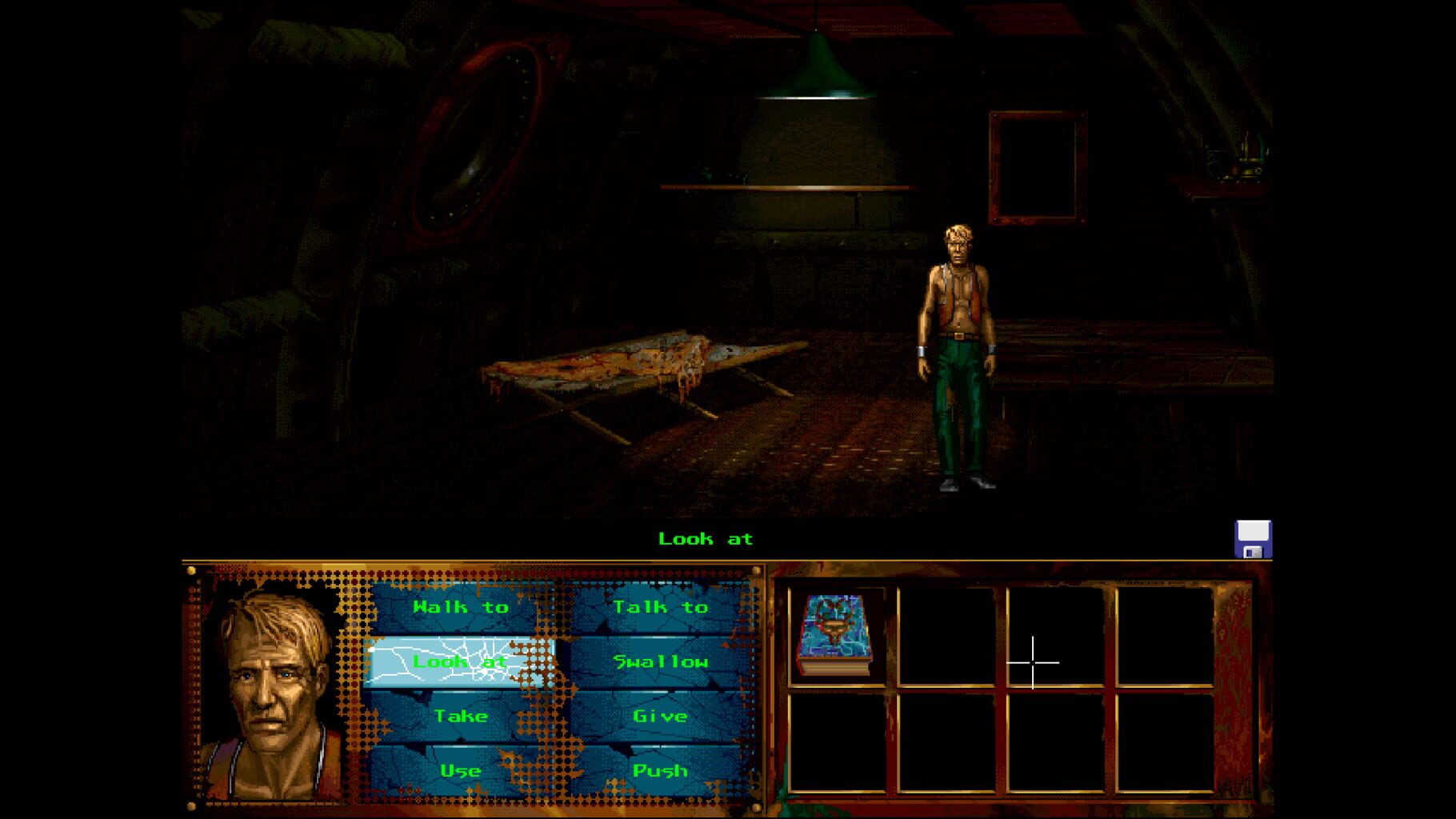This screenshot has width=1456, height=819.
Task: Toggle the highlighted Look at verb
Action: (x=460, y=661)
